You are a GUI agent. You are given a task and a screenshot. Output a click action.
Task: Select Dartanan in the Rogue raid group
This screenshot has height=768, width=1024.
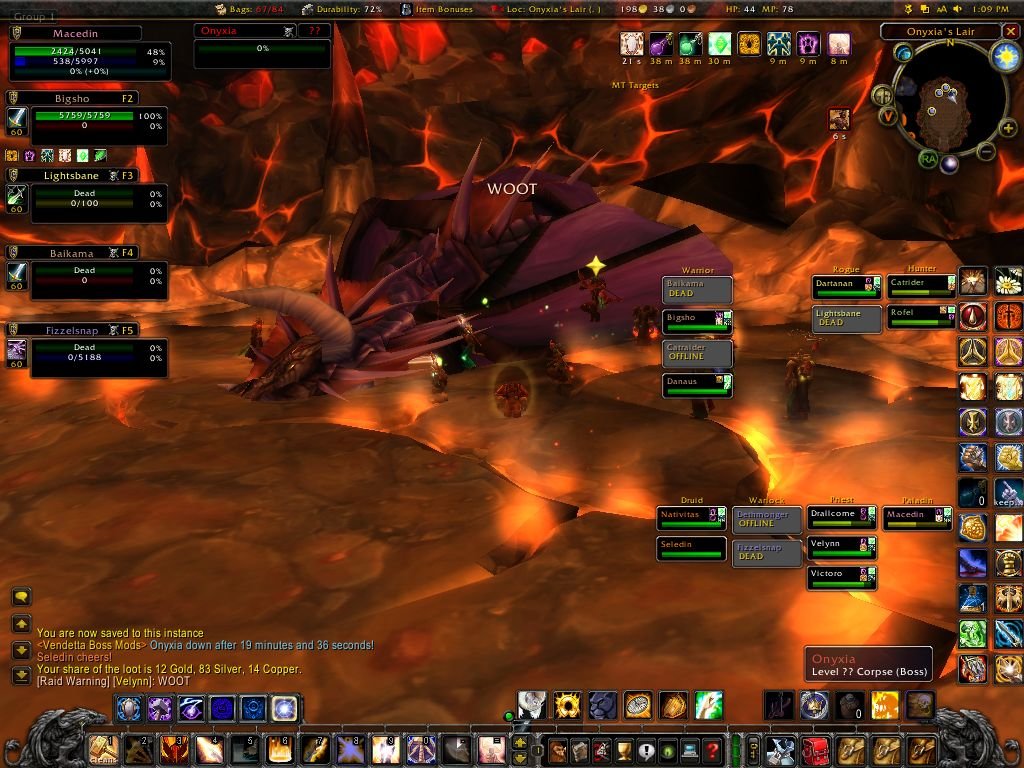click(846, 287)
